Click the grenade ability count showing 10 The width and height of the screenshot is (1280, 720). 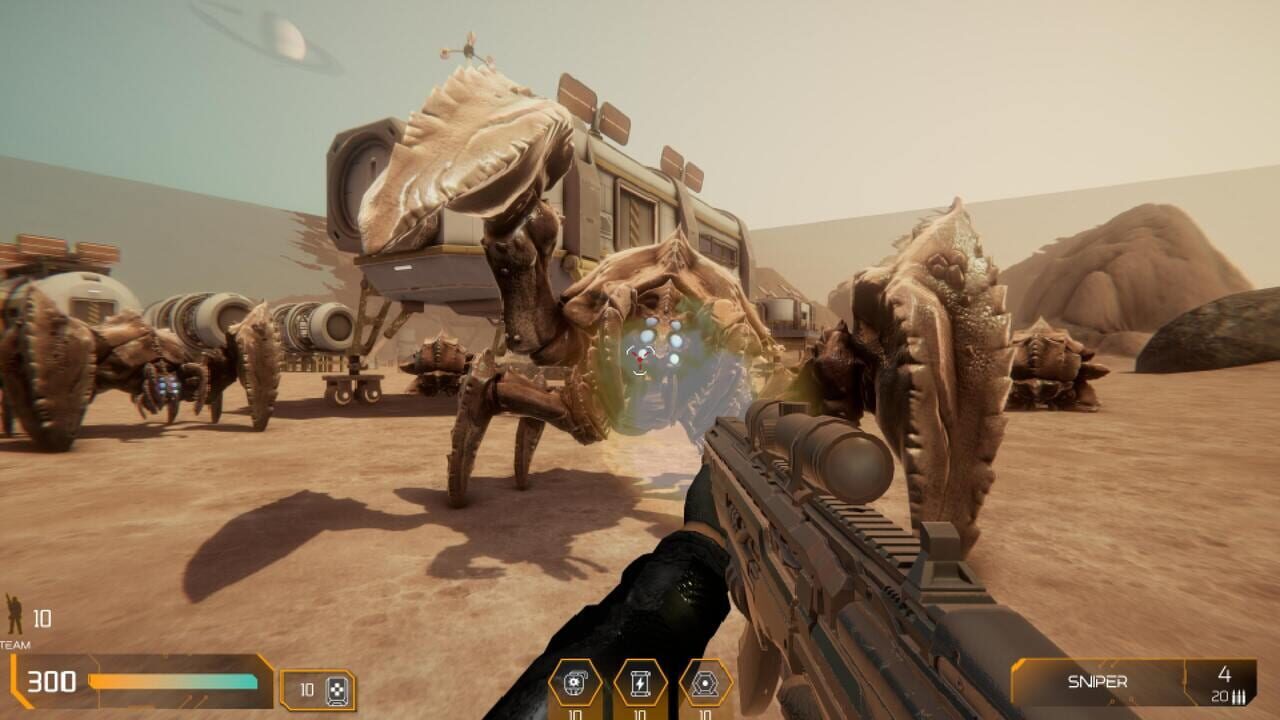click(x=575, y=713)
